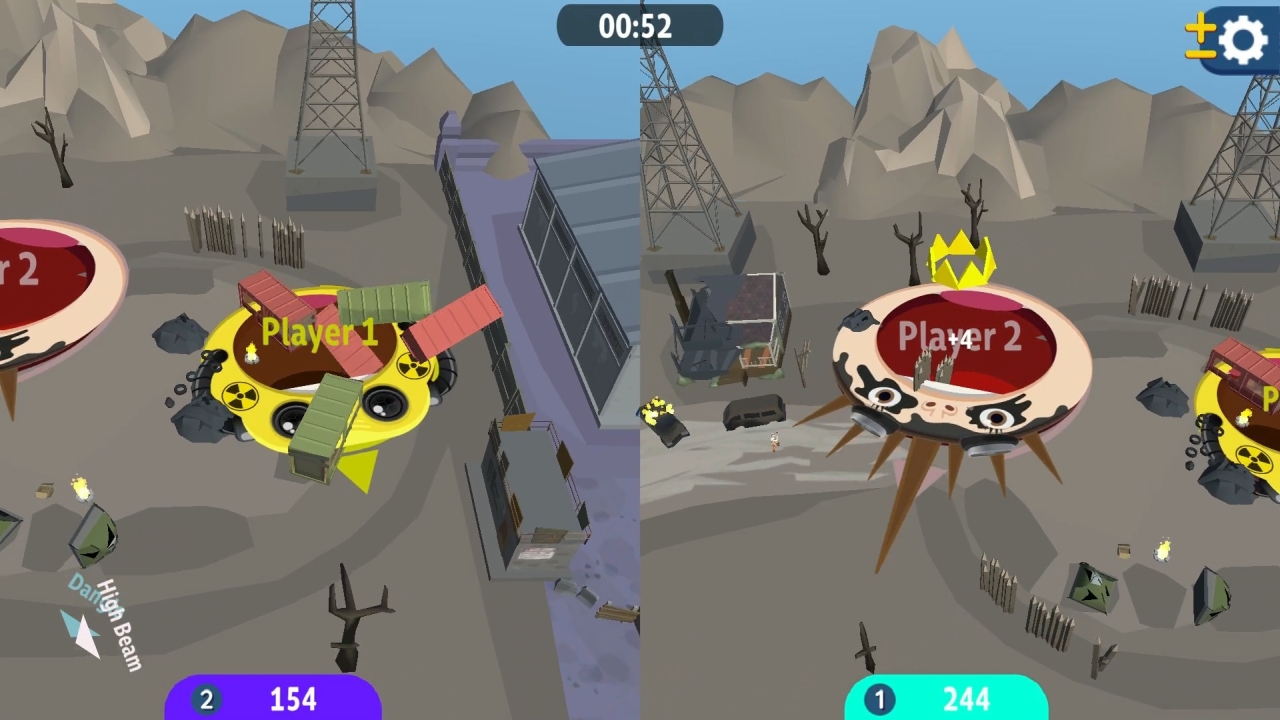Click the purple score showing 154

click(x=292, y=698)
